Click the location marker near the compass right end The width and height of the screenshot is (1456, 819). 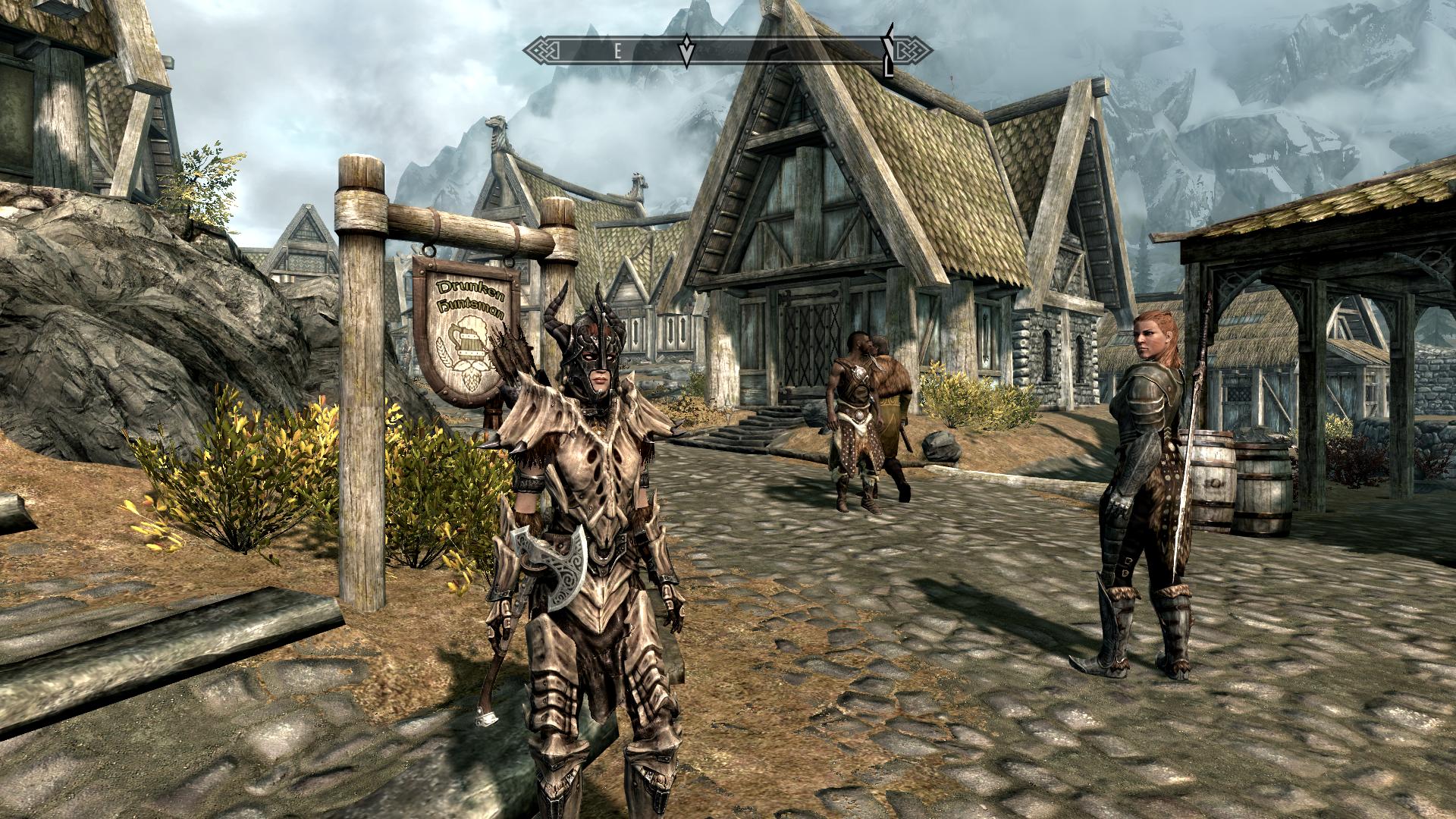886,49
